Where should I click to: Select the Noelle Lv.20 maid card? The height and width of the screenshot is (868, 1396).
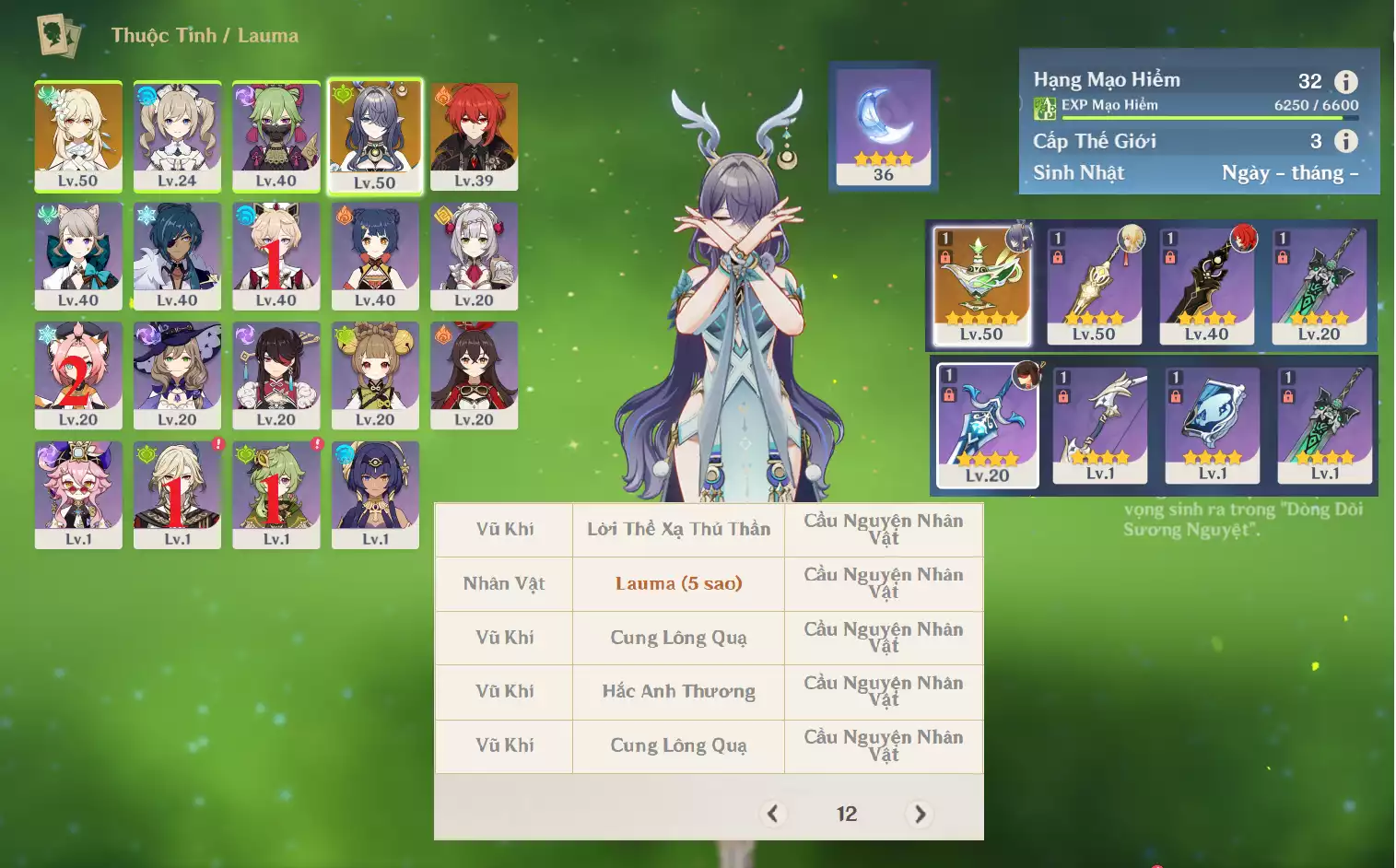tap(474, 255)
